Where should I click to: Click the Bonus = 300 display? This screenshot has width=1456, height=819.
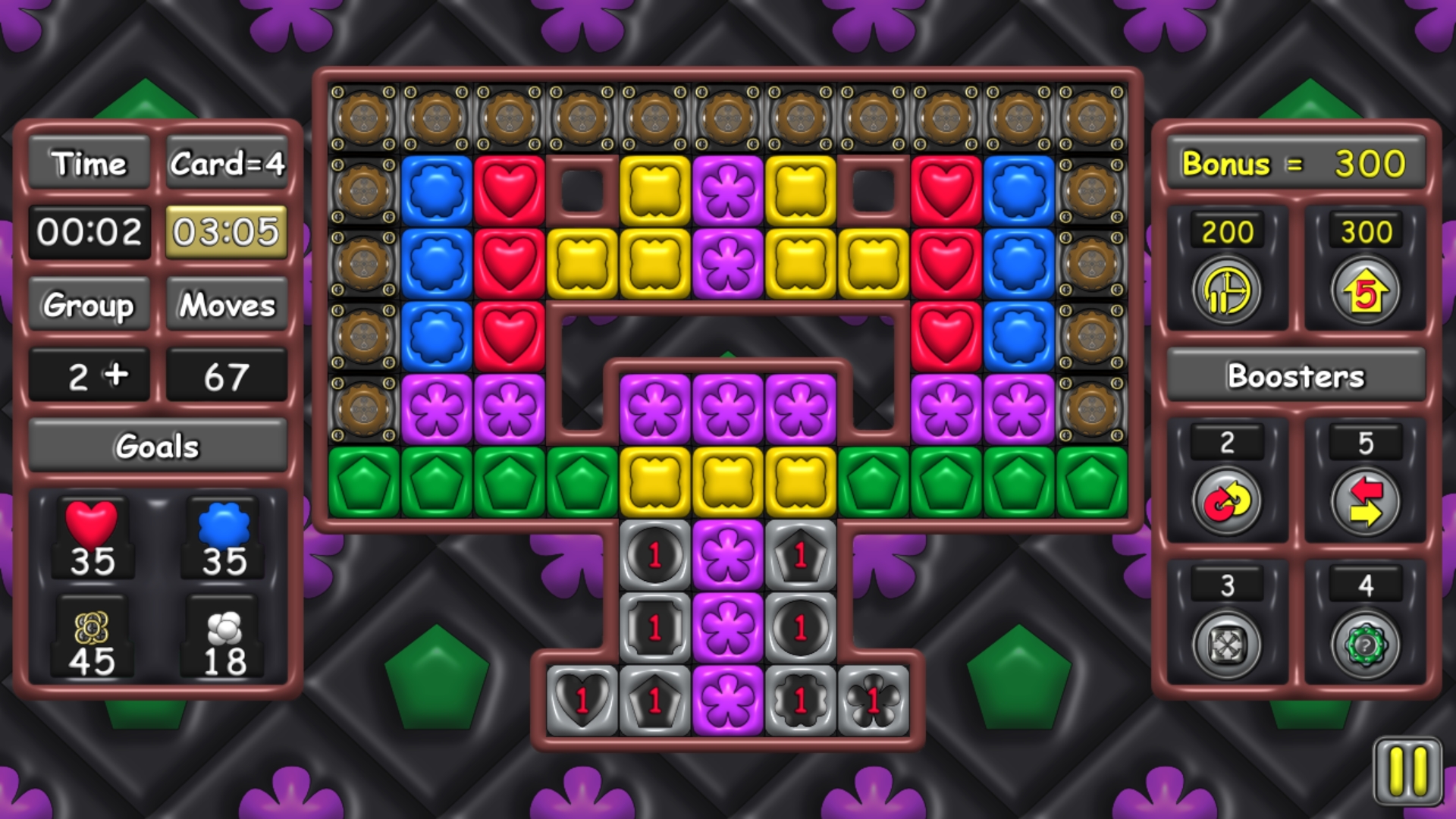tap(1295, 163)
